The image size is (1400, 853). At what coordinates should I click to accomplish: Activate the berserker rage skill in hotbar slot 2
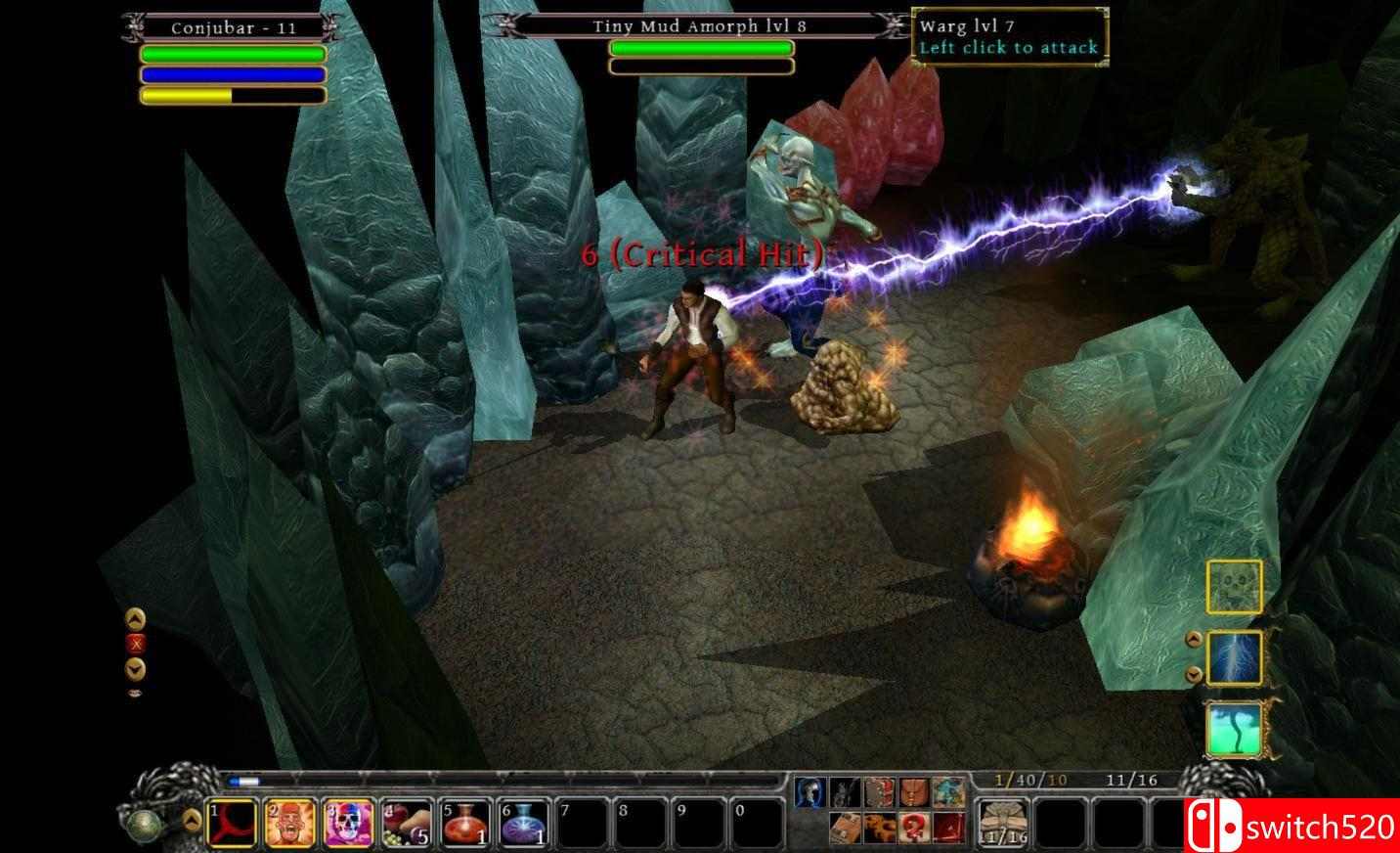coord(289,822)
